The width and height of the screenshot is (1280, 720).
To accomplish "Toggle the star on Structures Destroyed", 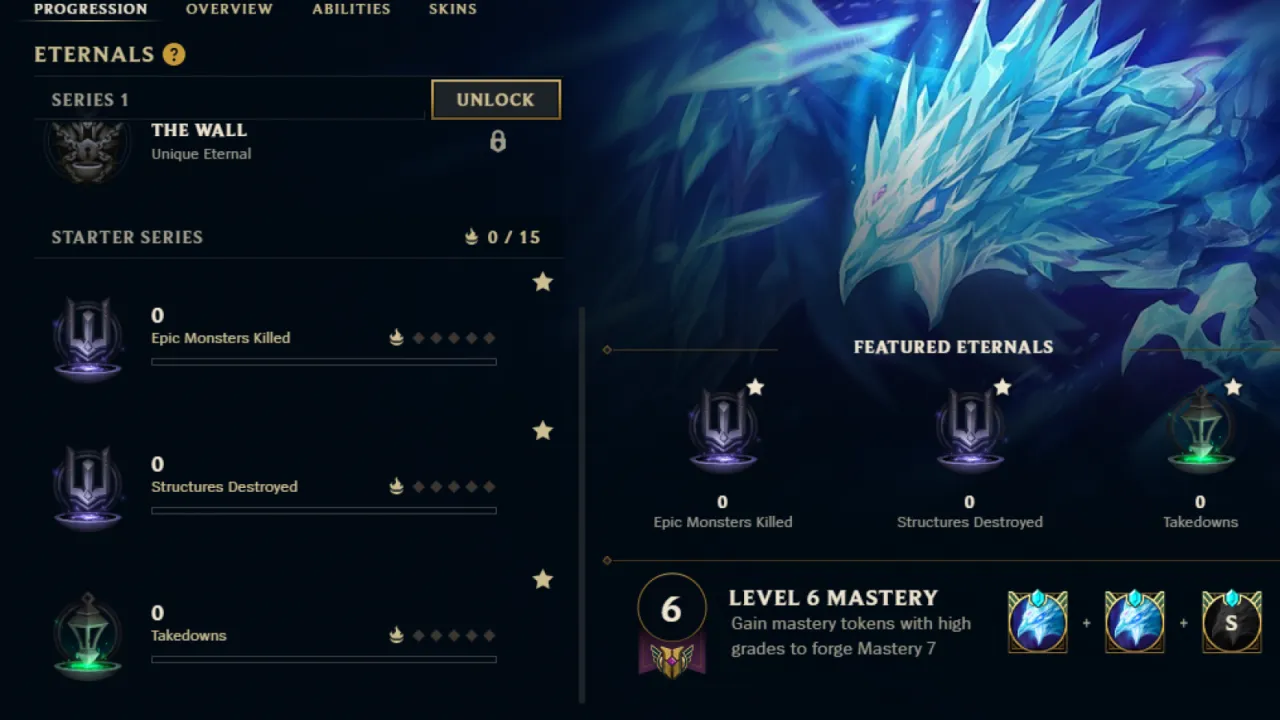I will pyautogui.click(x=543, y=431).
